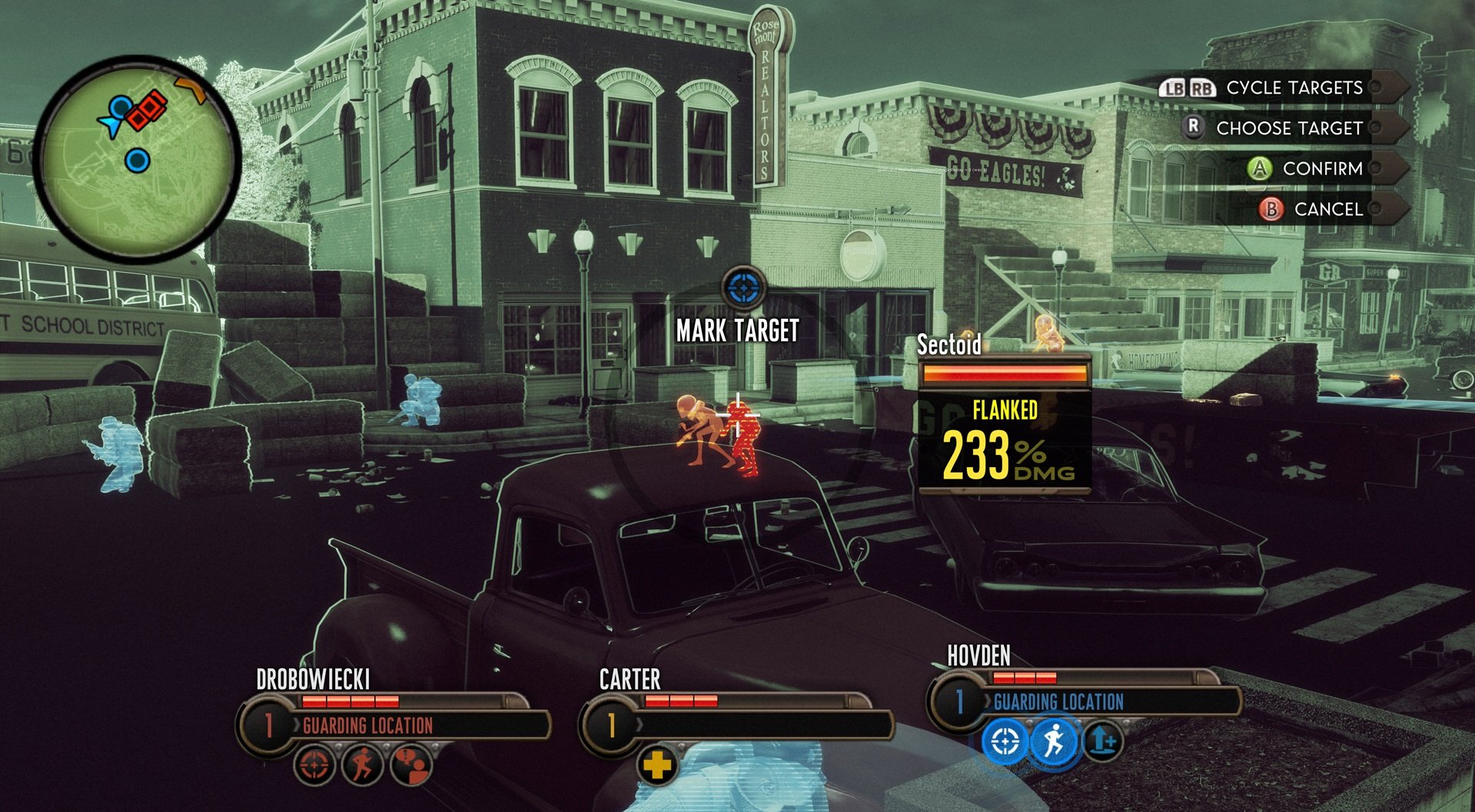This screenshot has width=1475, height=812.
Task: Use Hovden's upward-arrow plus ability
Action: pos(1103,742)
